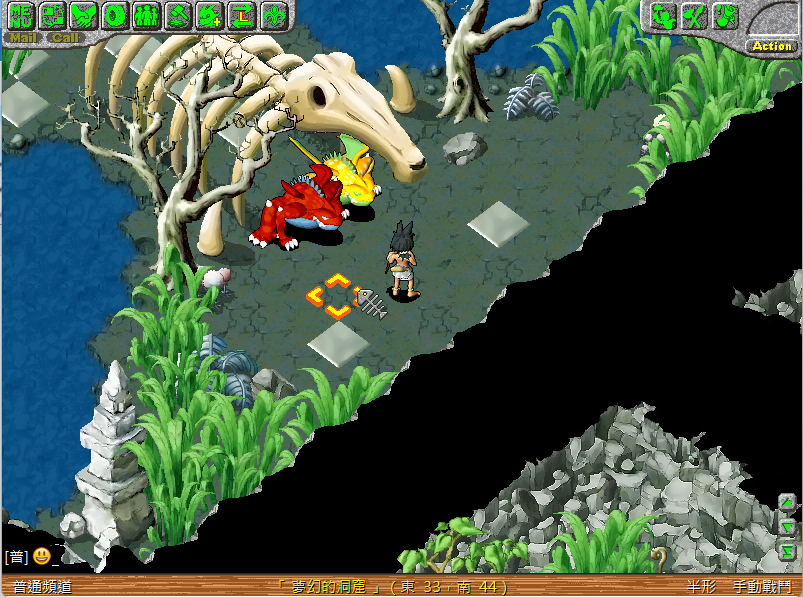Viewport: 803px width, 597px height.
Task: Select the handshake trade icon
Action: coord(84,16)
